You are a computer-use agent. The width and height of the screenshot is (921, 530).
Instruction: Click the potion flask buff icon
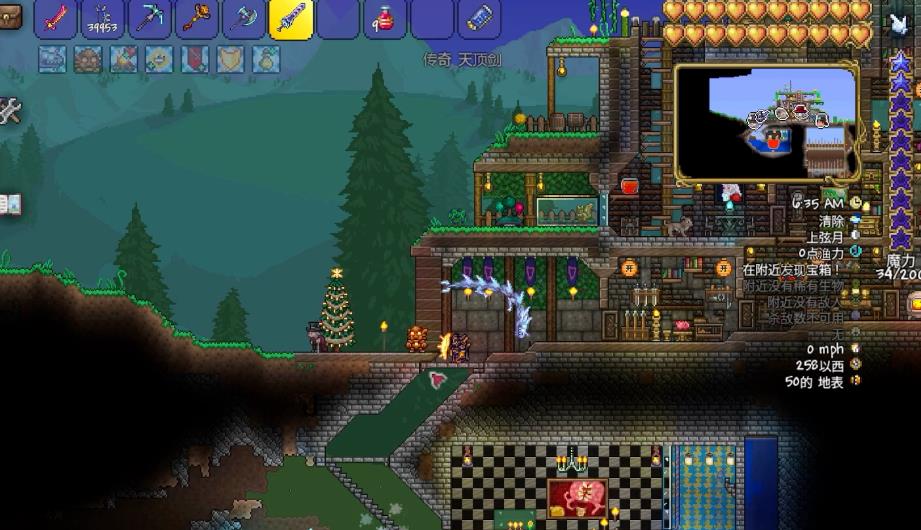point(267,59)
